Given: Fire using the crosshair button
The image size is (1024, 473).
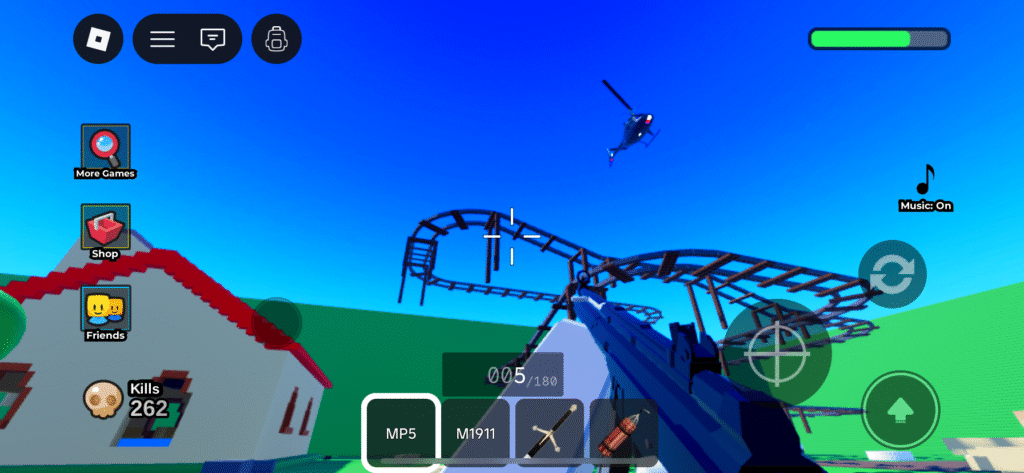Looking at the screenshot, I should [x=777, y=352].
